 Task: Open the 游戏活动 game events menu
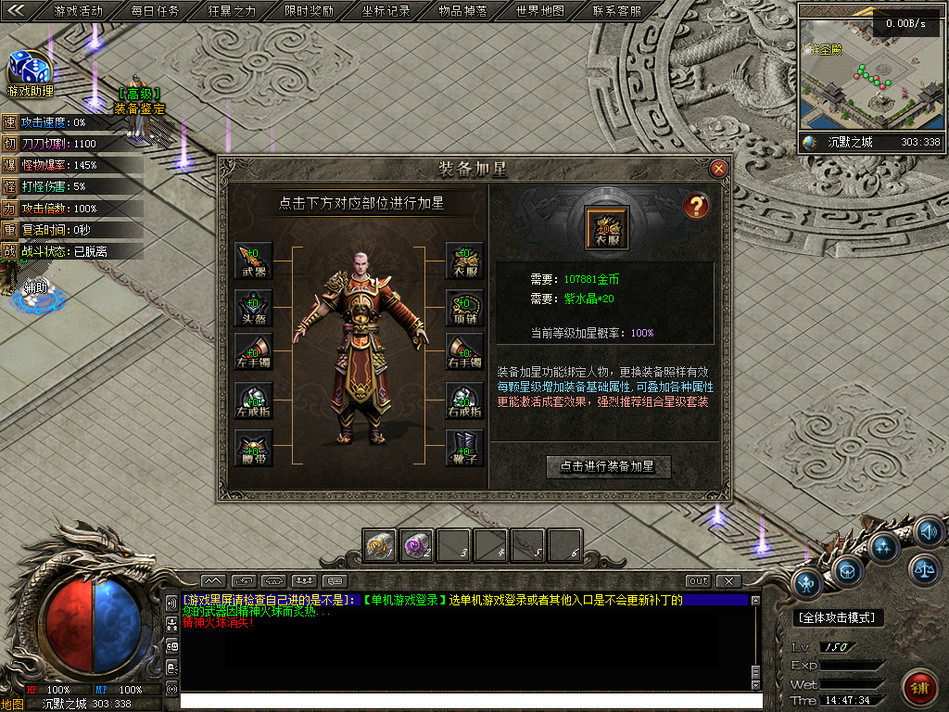click(78, 11)
